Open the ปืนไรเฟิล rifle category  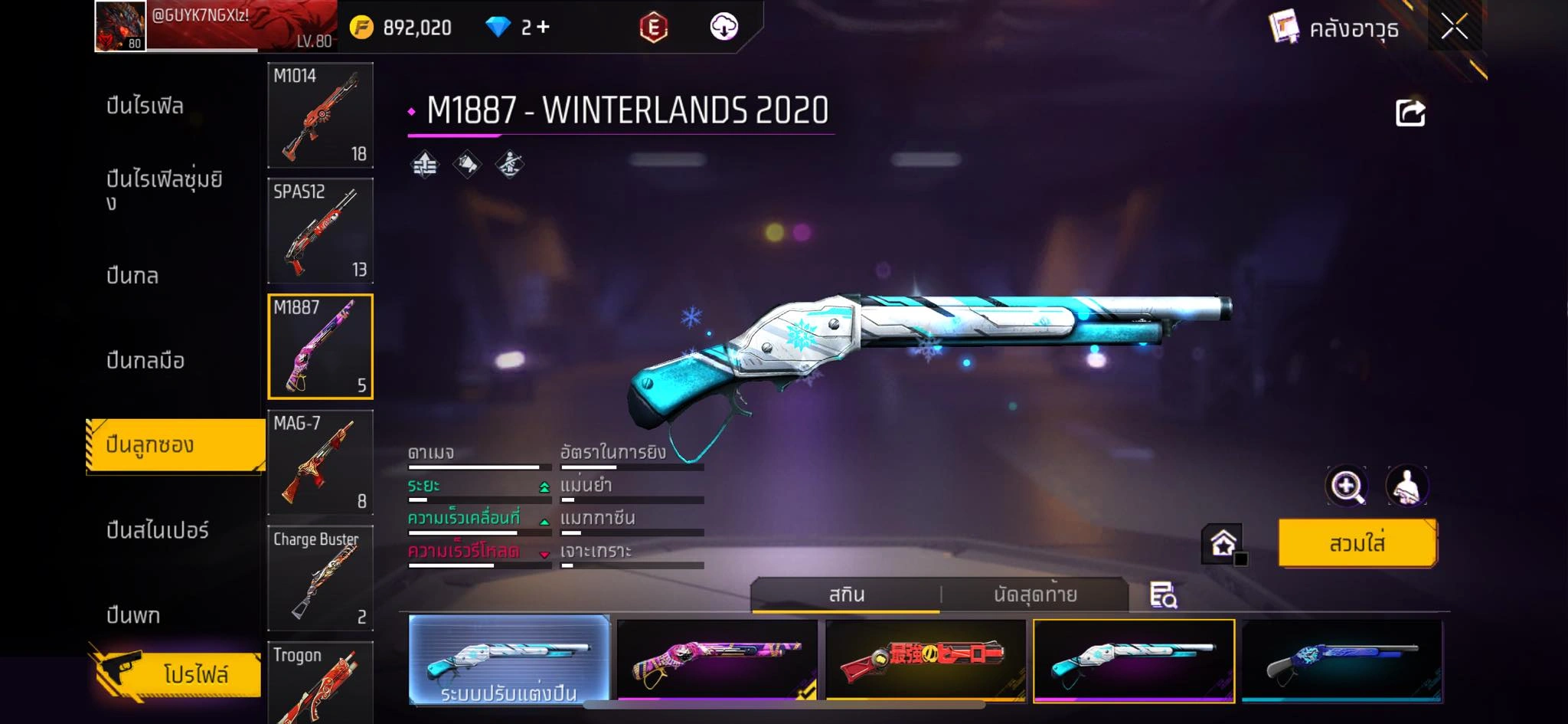[145, 106]
